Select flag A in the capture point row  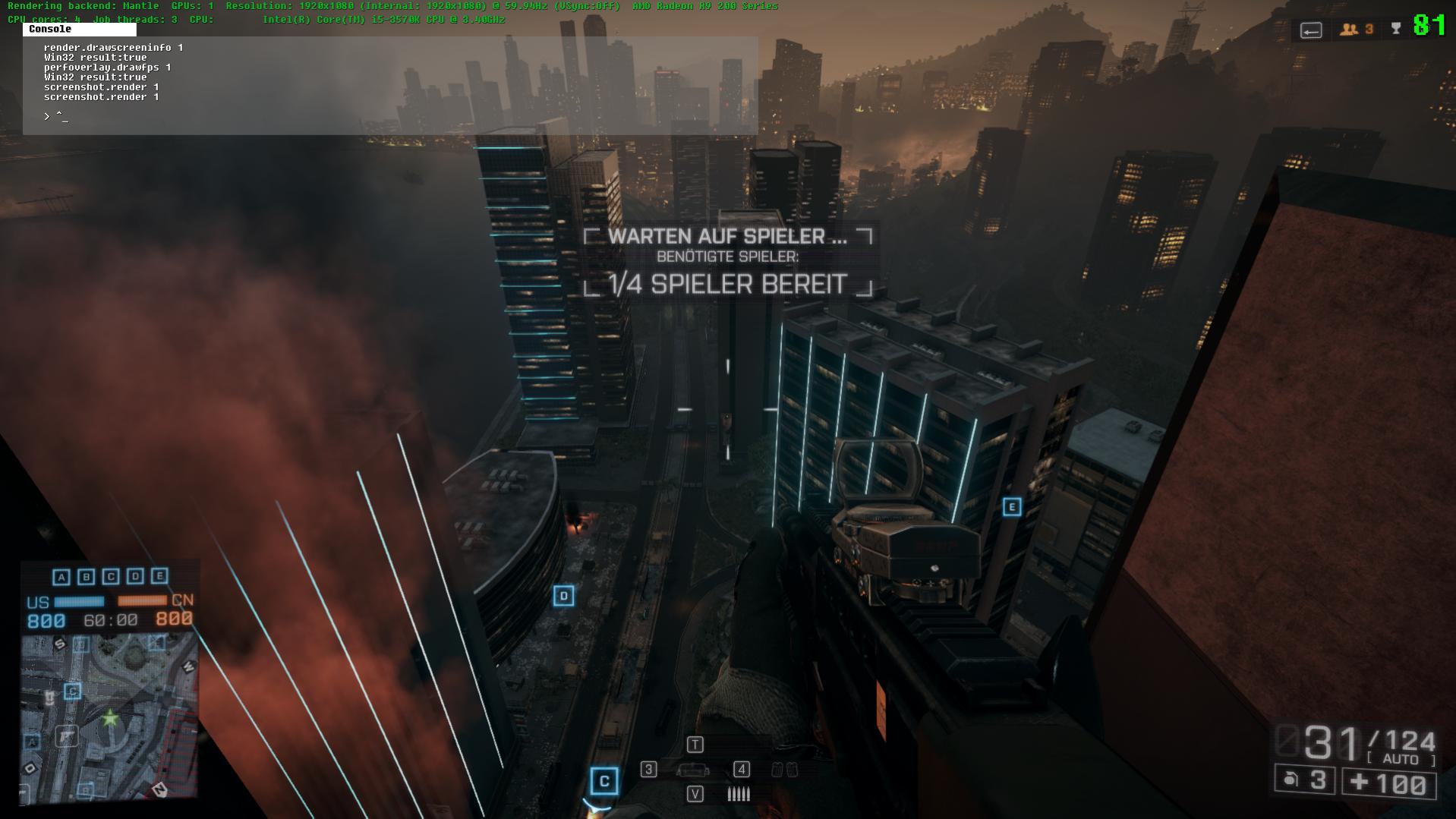[61, 578]
